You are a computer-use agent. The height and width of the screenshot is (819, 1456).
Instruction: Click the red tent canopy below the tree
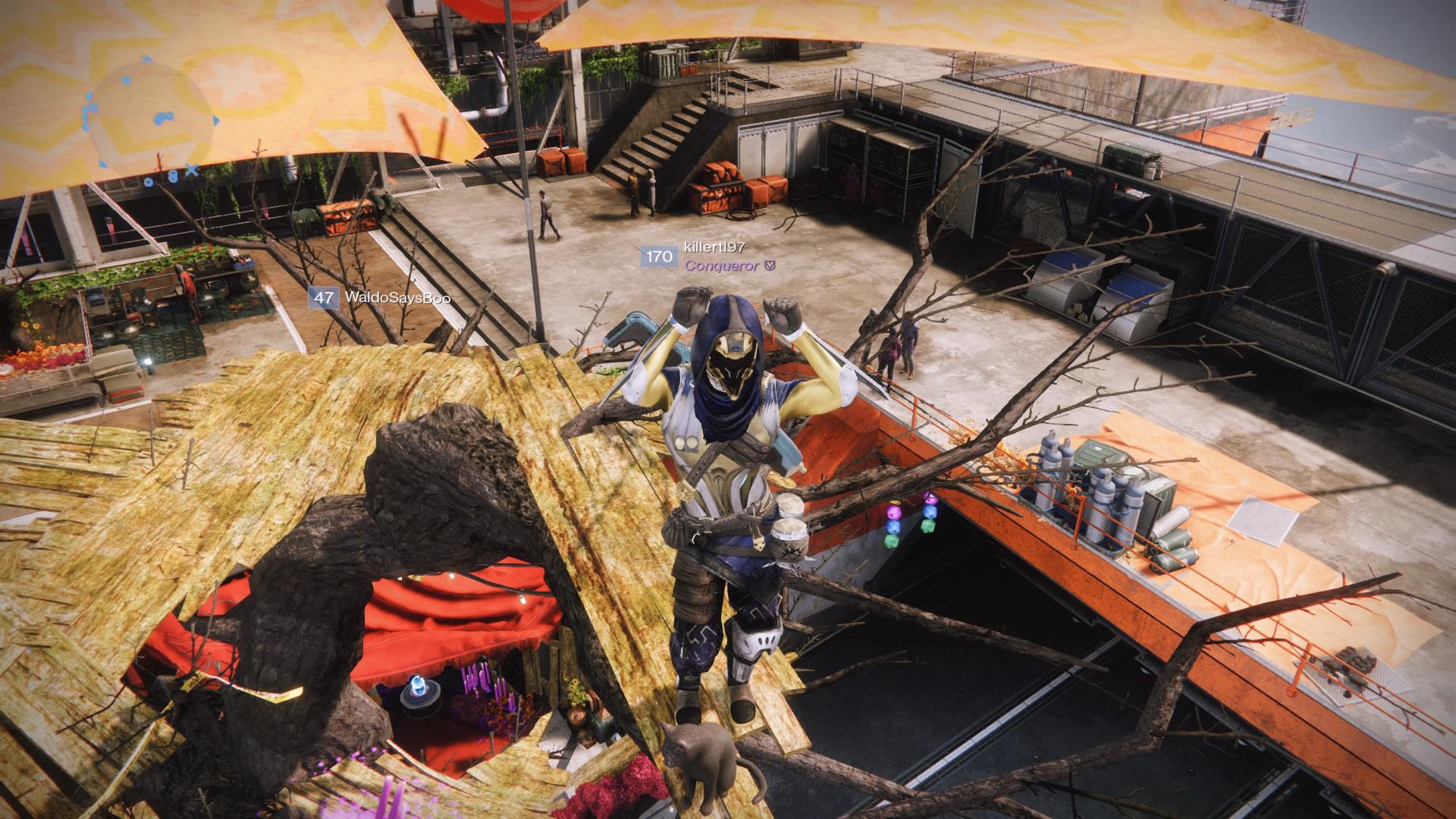(455, 622)
